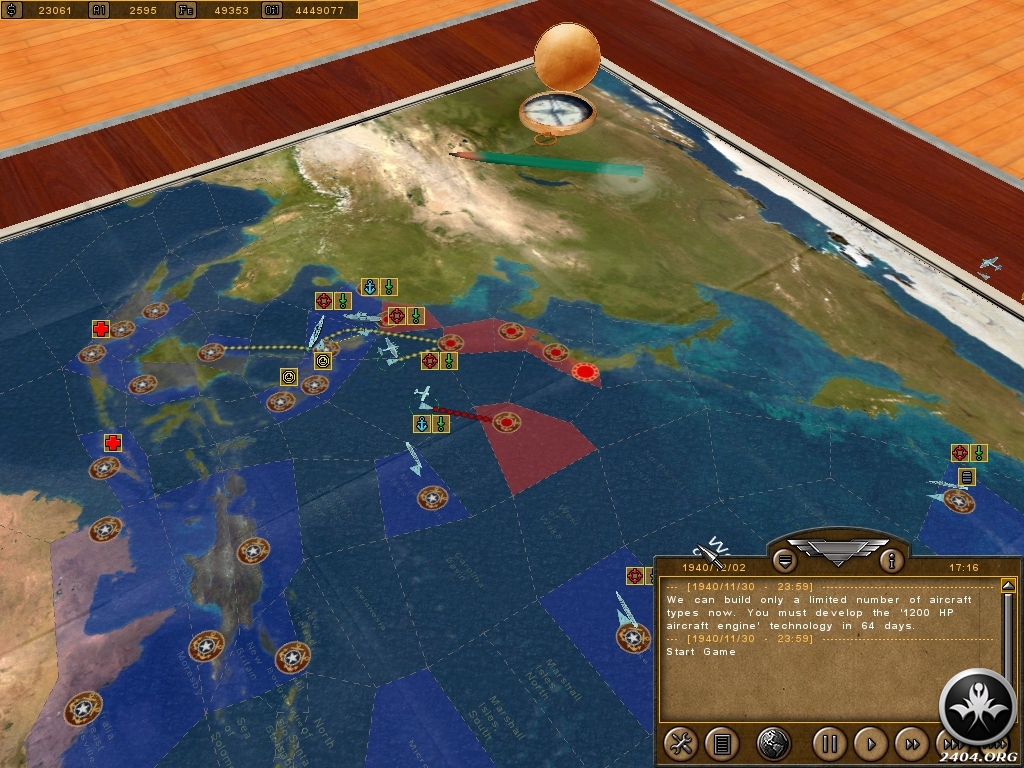
Task: Click the globe map view button
Action: pyautogui.click(x=774, y=743)
